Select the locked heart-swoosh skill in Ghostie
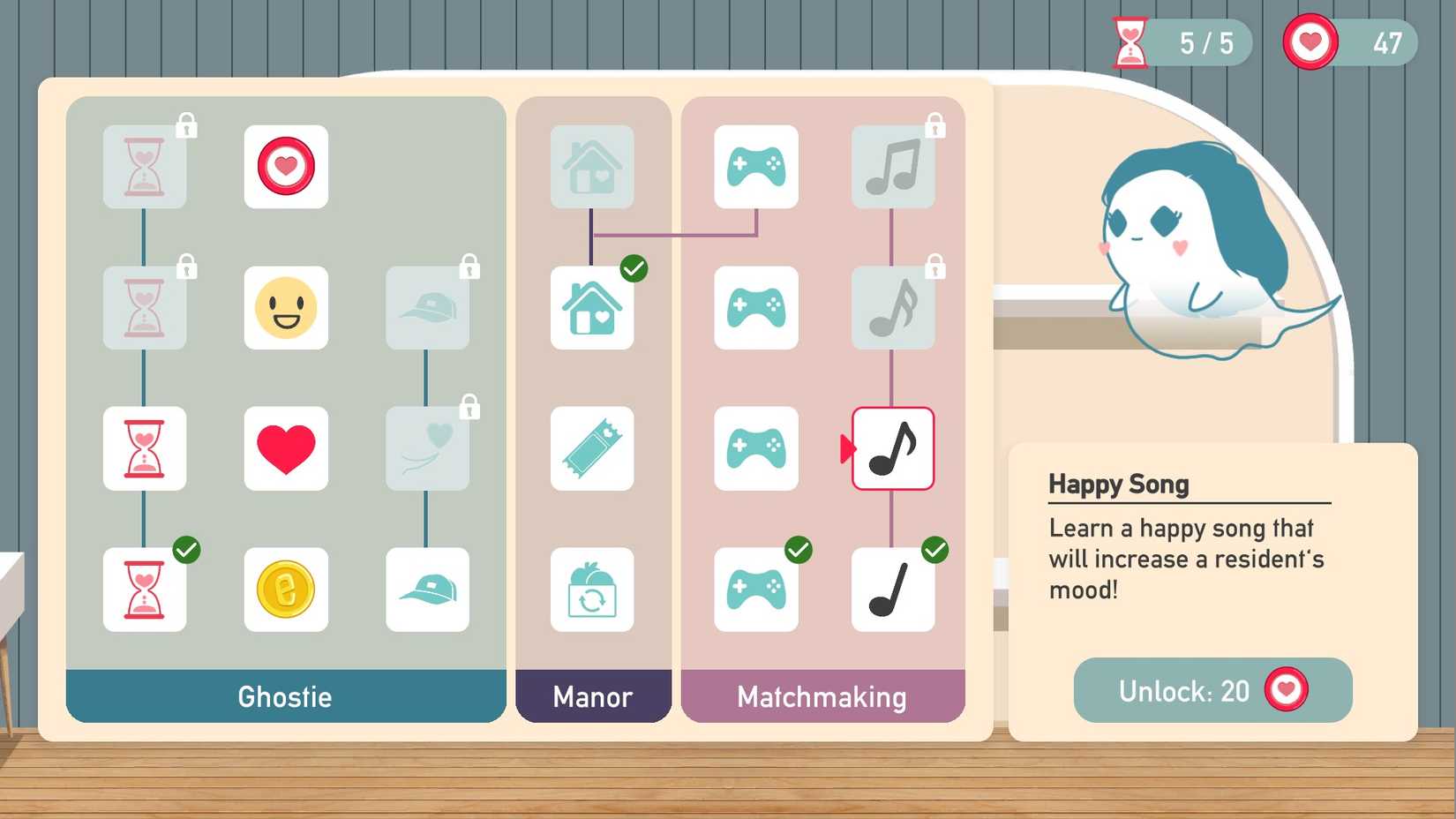Screen dimensions: 1456x819 point(427,448)
